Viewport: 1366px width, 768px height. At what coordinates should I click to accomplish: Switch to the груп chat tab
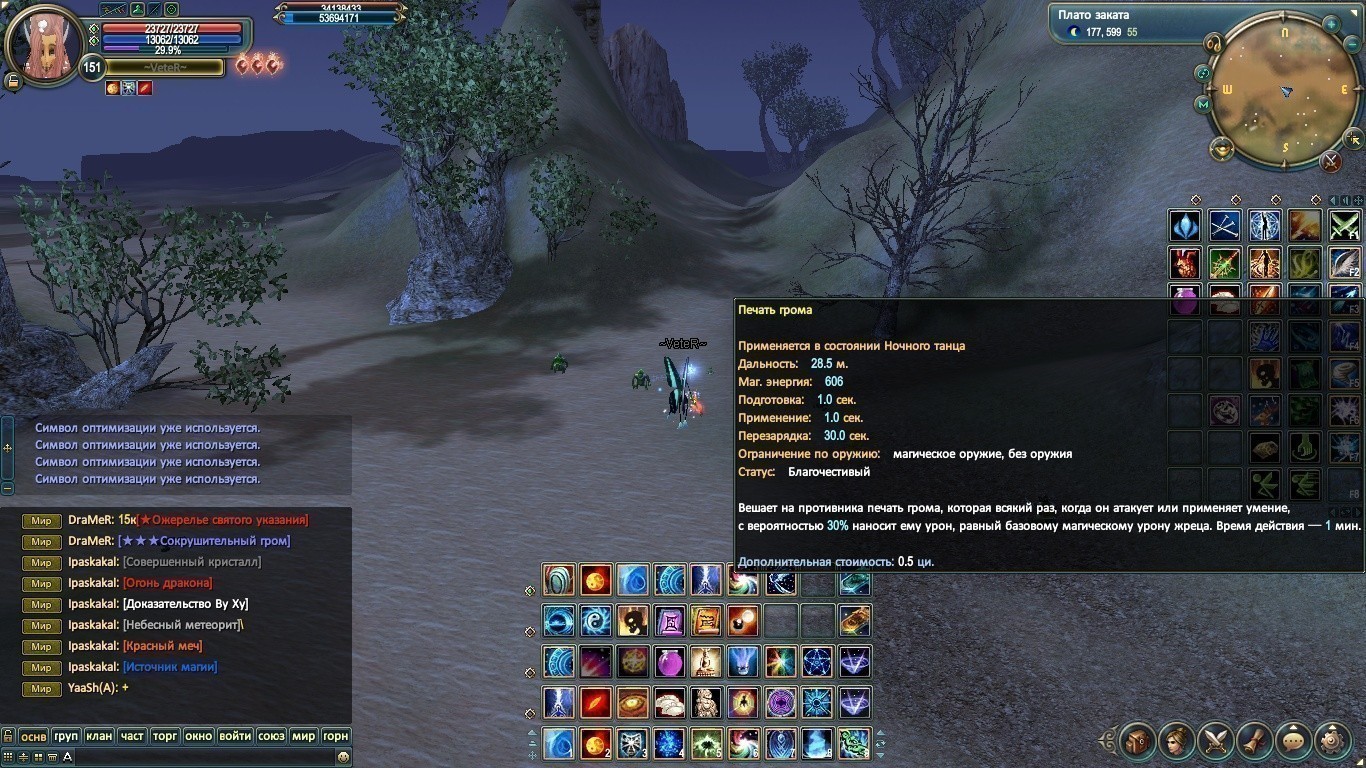[x=66, y=736]
